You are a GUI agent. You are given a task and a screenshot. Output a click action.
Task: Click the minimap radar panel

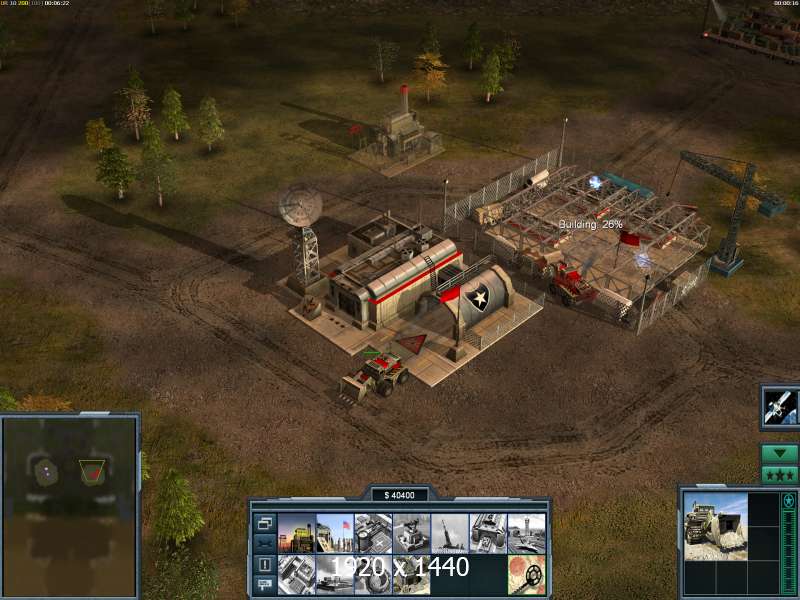coord(70,490)
